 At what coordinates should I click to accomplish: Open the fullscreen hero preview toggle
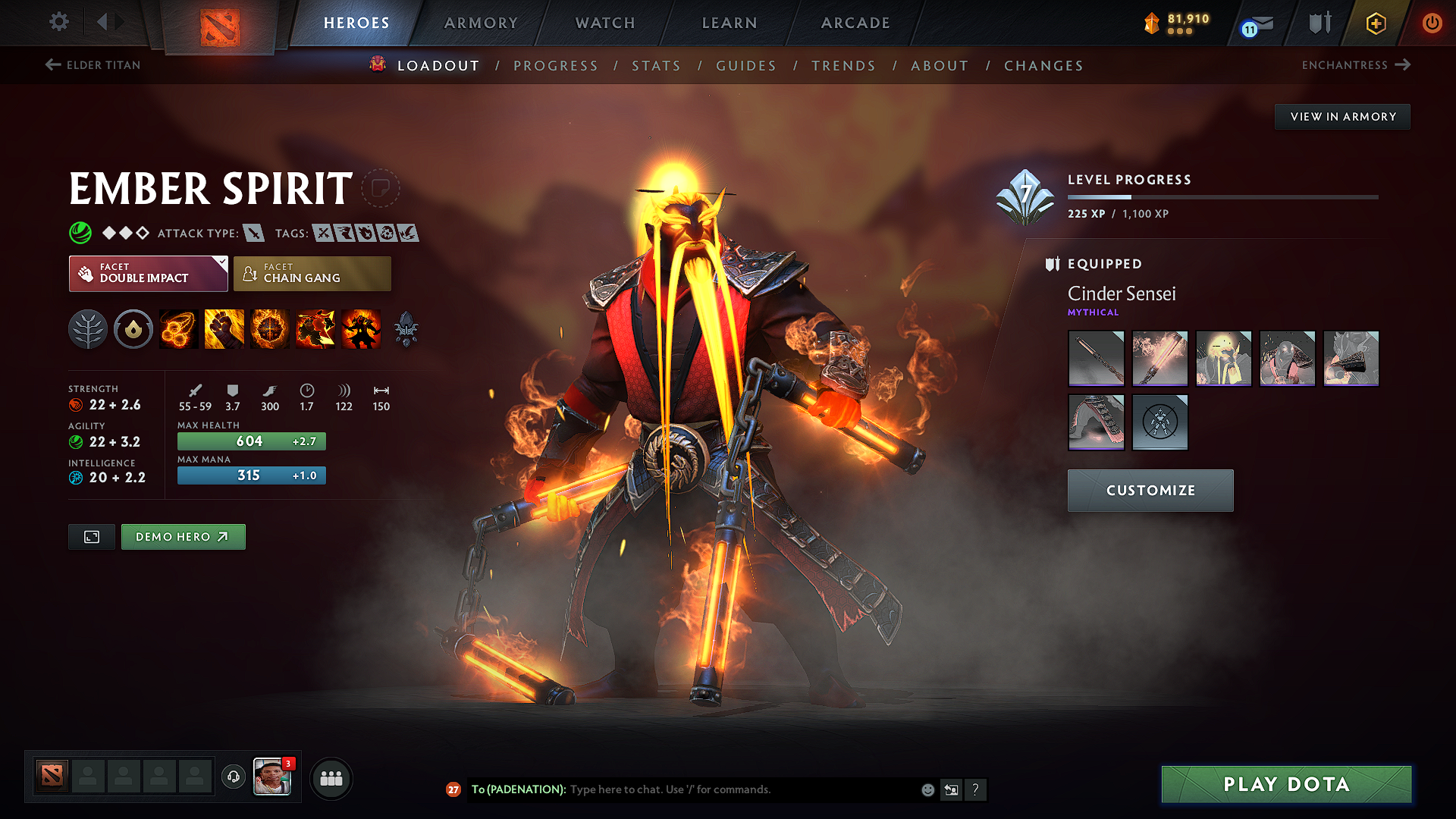[91, 536]
